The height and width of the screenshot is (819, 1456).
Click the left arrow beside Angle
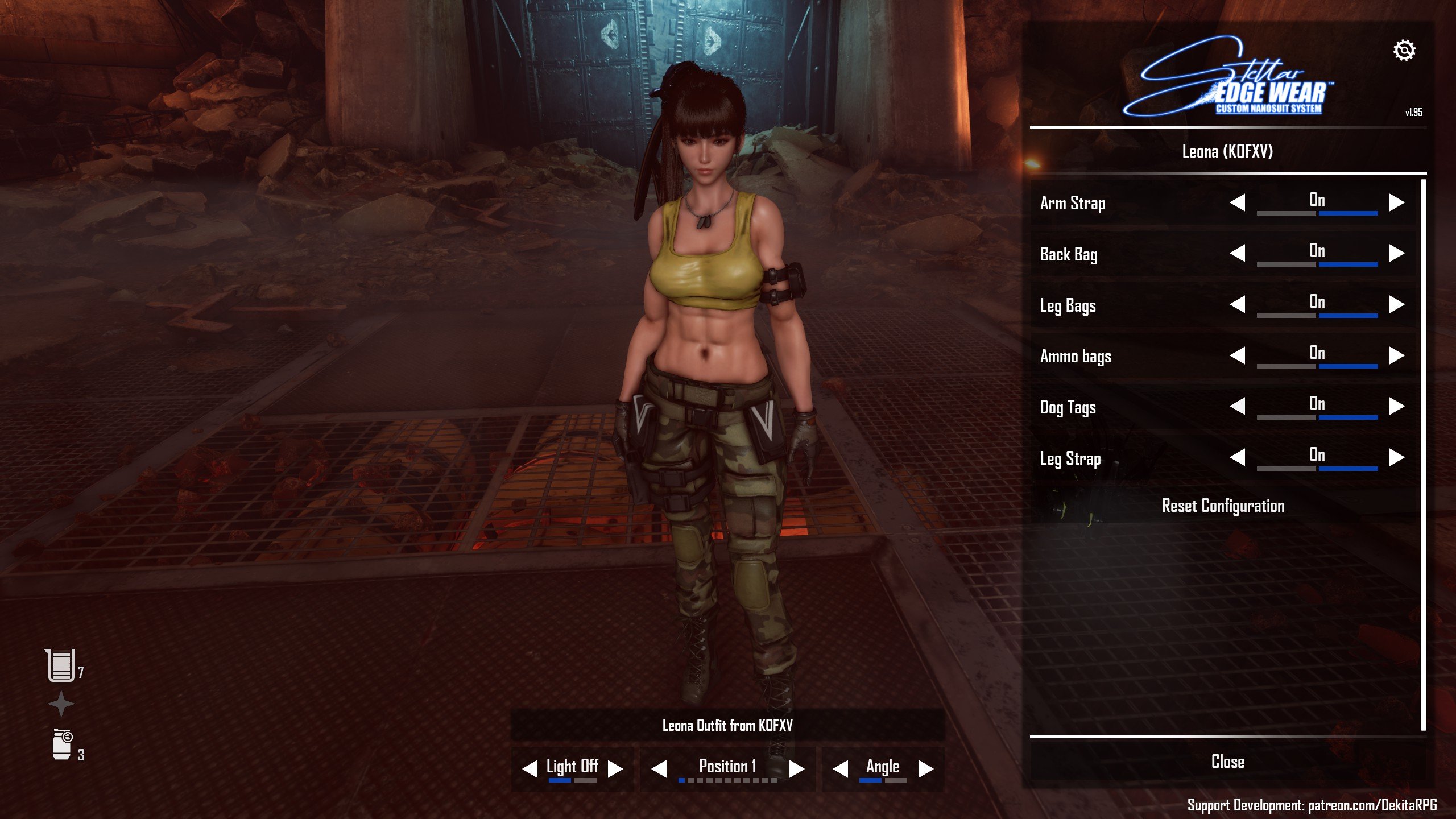point(841,768)
